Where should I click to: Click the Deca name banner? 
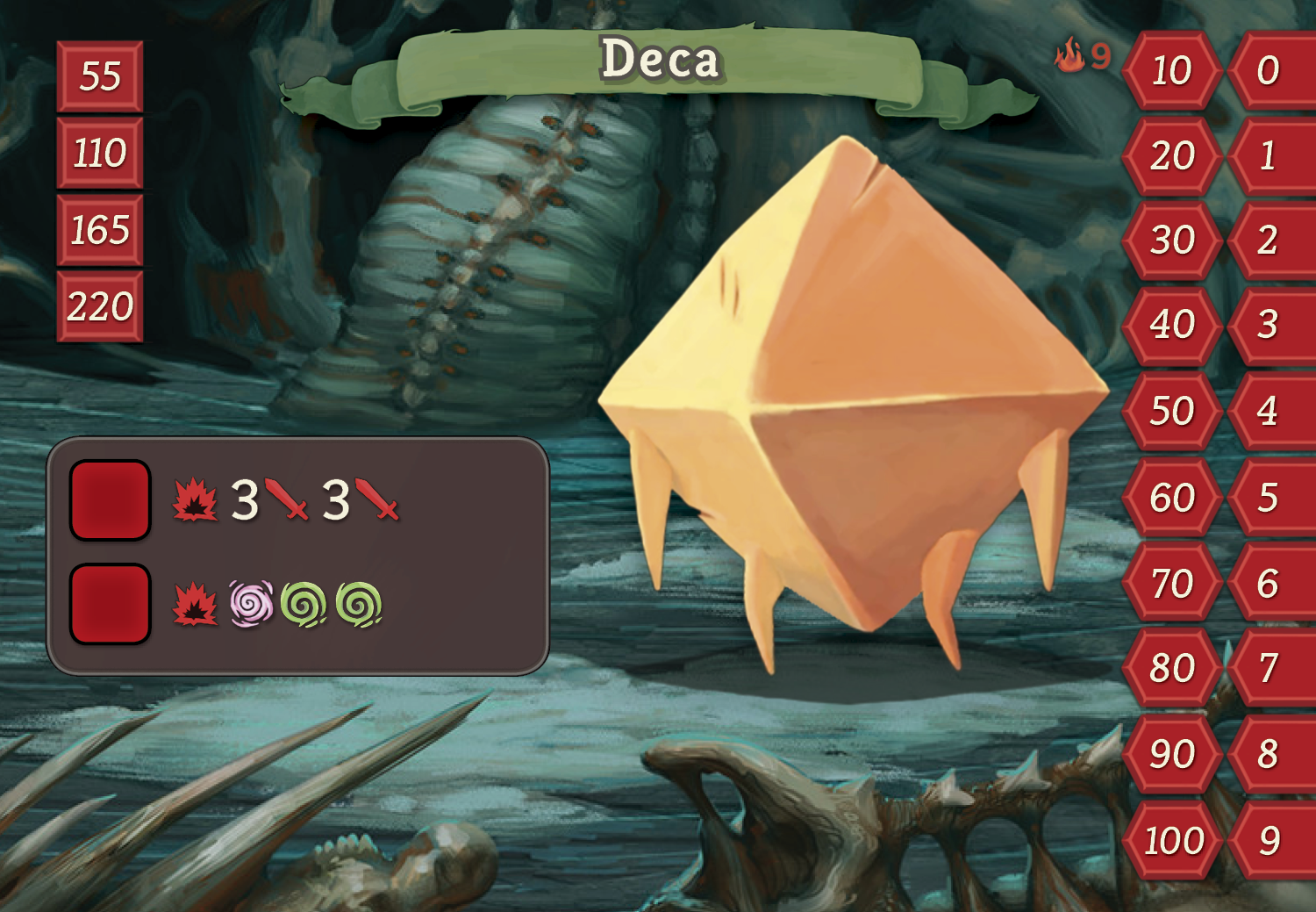coord(660,61)
